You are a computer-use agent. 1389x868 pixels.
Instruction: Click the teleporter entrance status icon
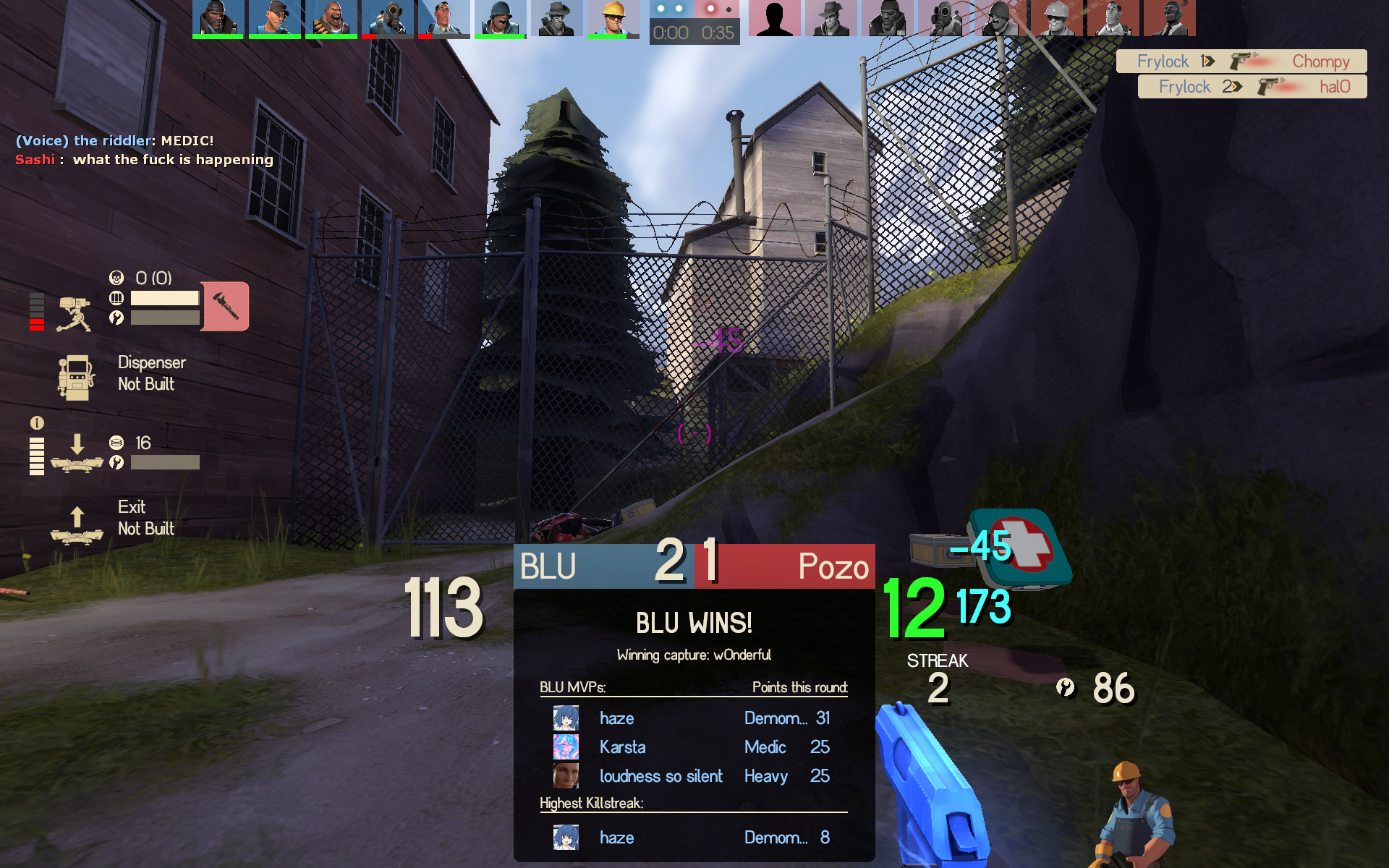click(x=77, y=454)
